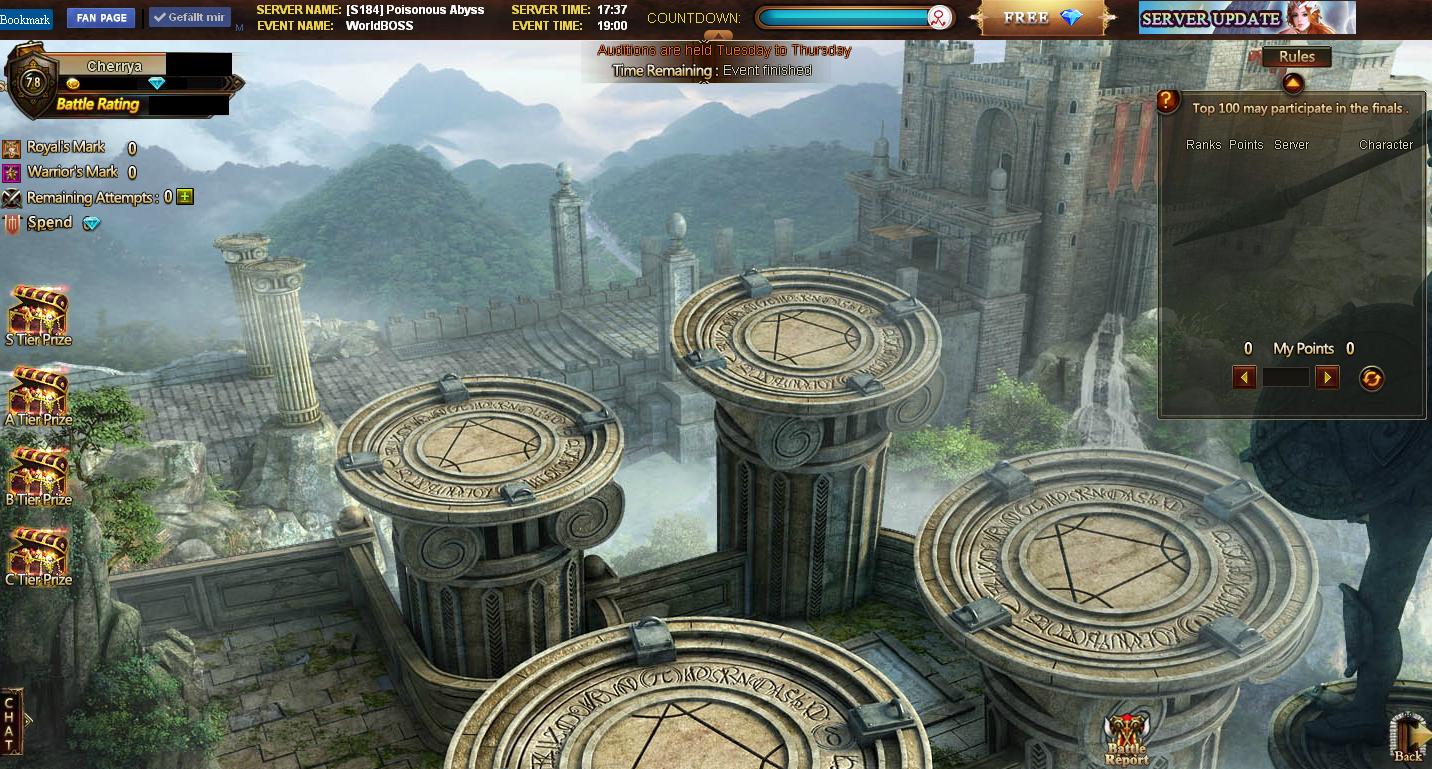Screen dimensions: 1432x769
Task: Expand the CHAT panel
Action: click(x=11, y=721)
